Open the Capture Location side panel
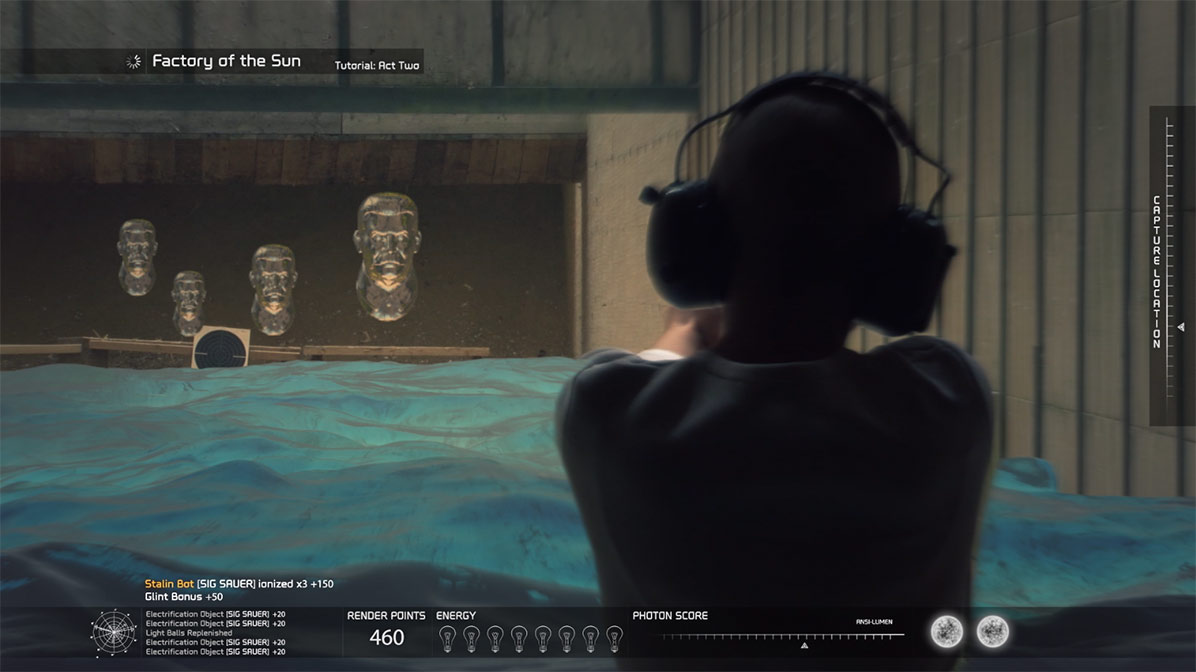This screenshot has width=1196, height=672. (x=1157, y=271)
